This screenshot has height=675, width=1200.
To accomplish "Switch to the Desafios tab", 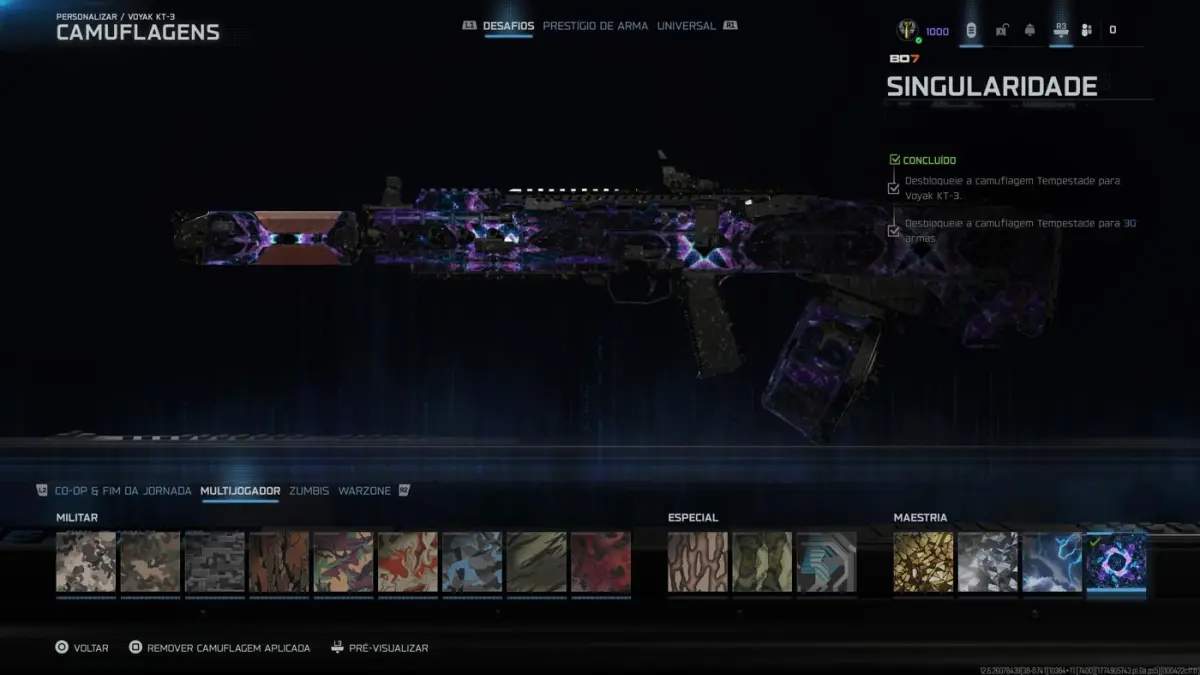I will pyautogui.click(x=510, y=26).
